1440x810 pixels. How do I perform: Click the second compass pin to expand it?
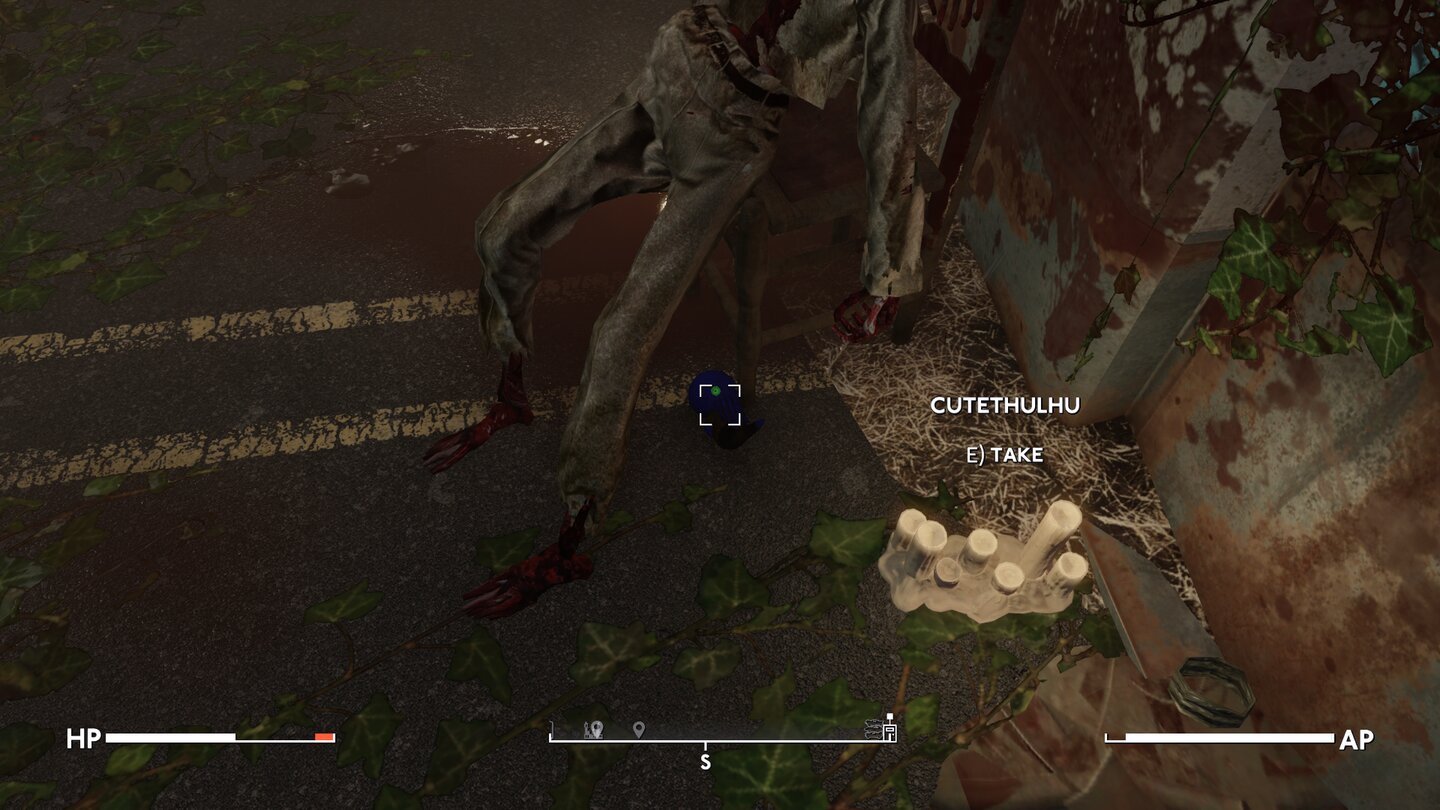(639, 729)
